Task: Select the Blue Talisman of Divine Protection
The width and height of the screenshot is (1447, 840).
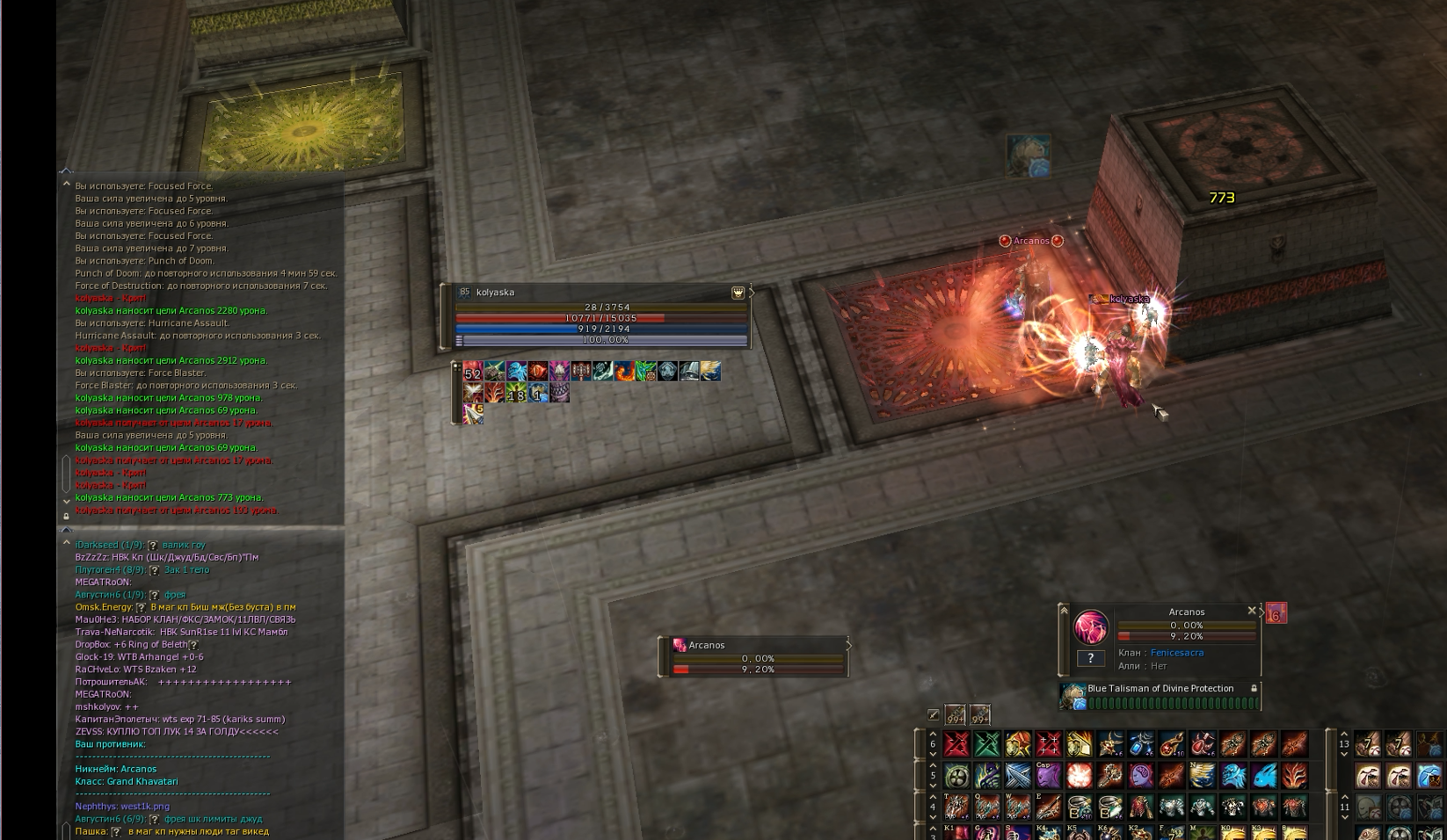Action: tap(1160, 689)
